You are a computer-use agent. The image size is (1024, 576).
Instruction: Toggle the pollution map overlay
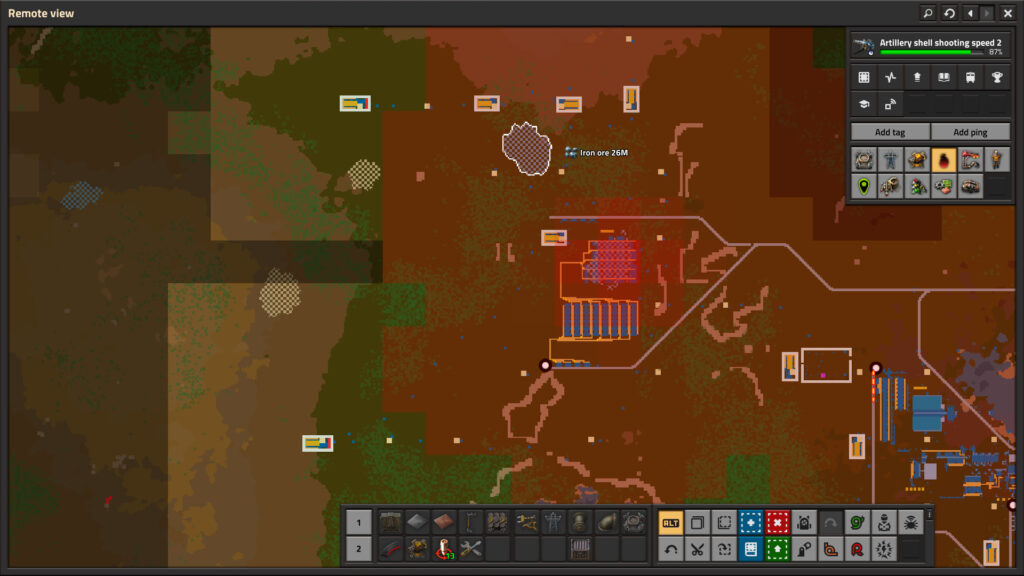pyautogui.click(x=943, y=159)
